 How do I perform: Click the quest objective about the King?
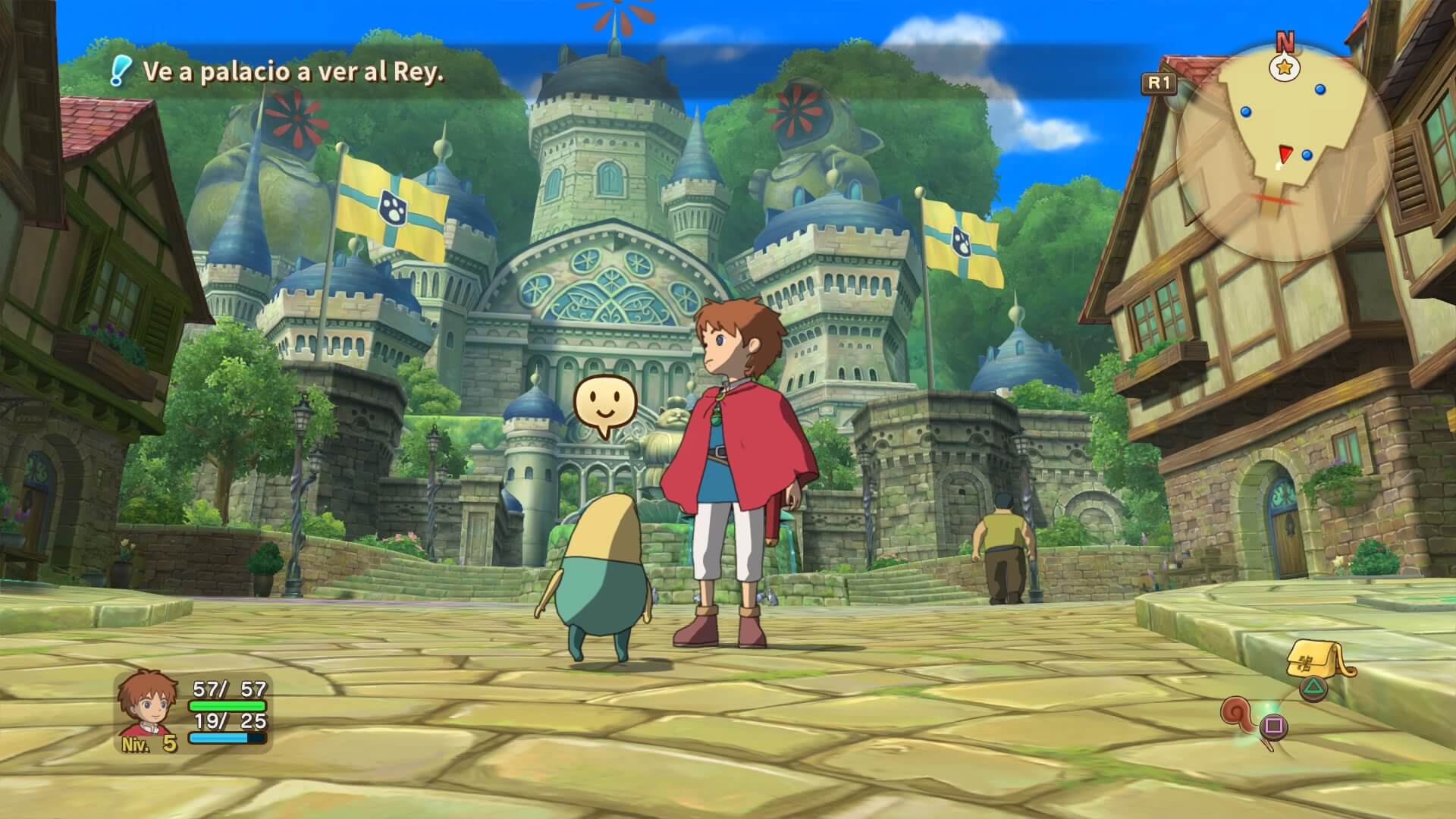[x=293, y=72]
